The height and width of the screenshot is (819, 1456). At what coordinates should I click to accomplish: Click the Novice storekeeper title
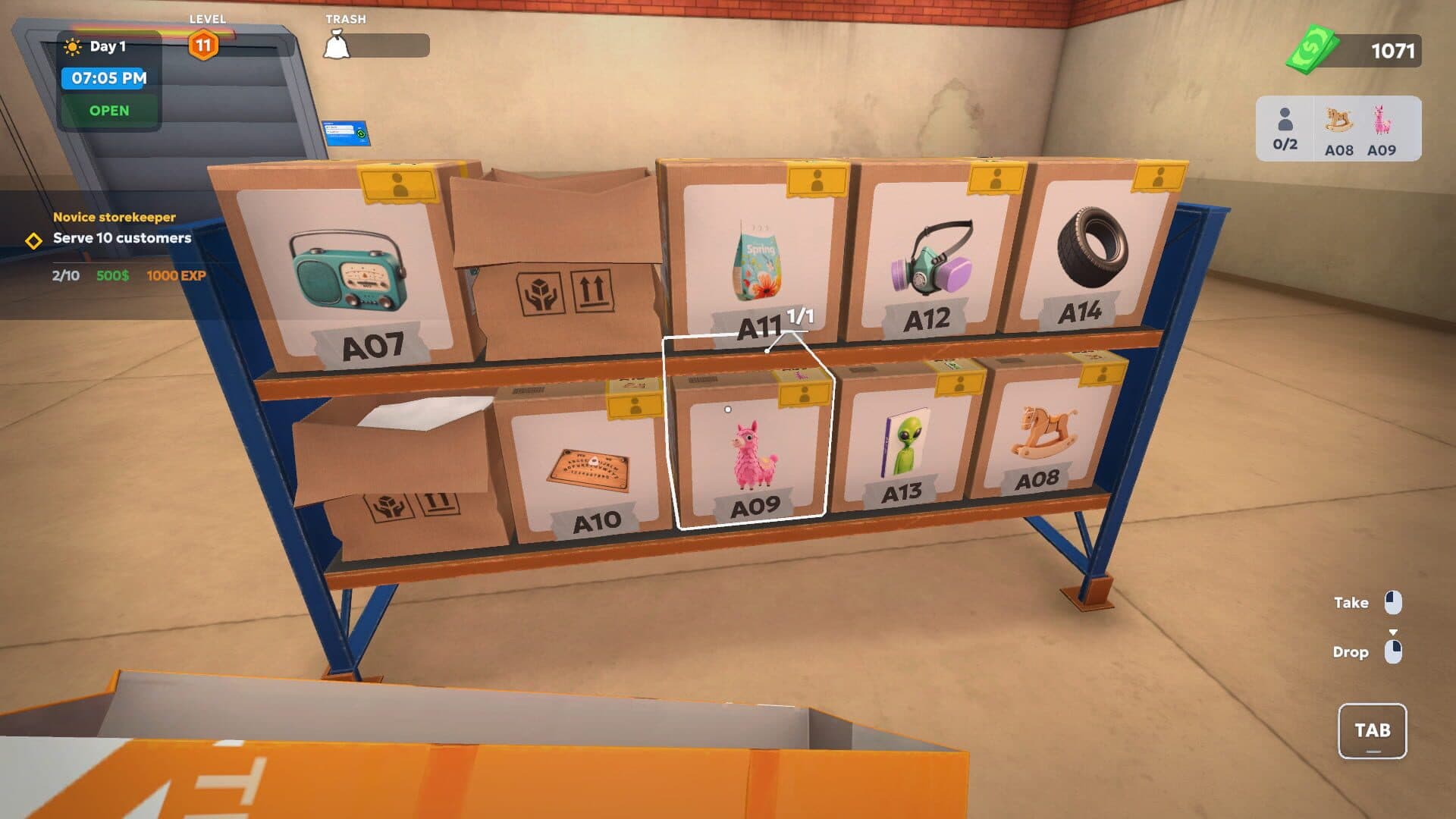tap(111, 216)
